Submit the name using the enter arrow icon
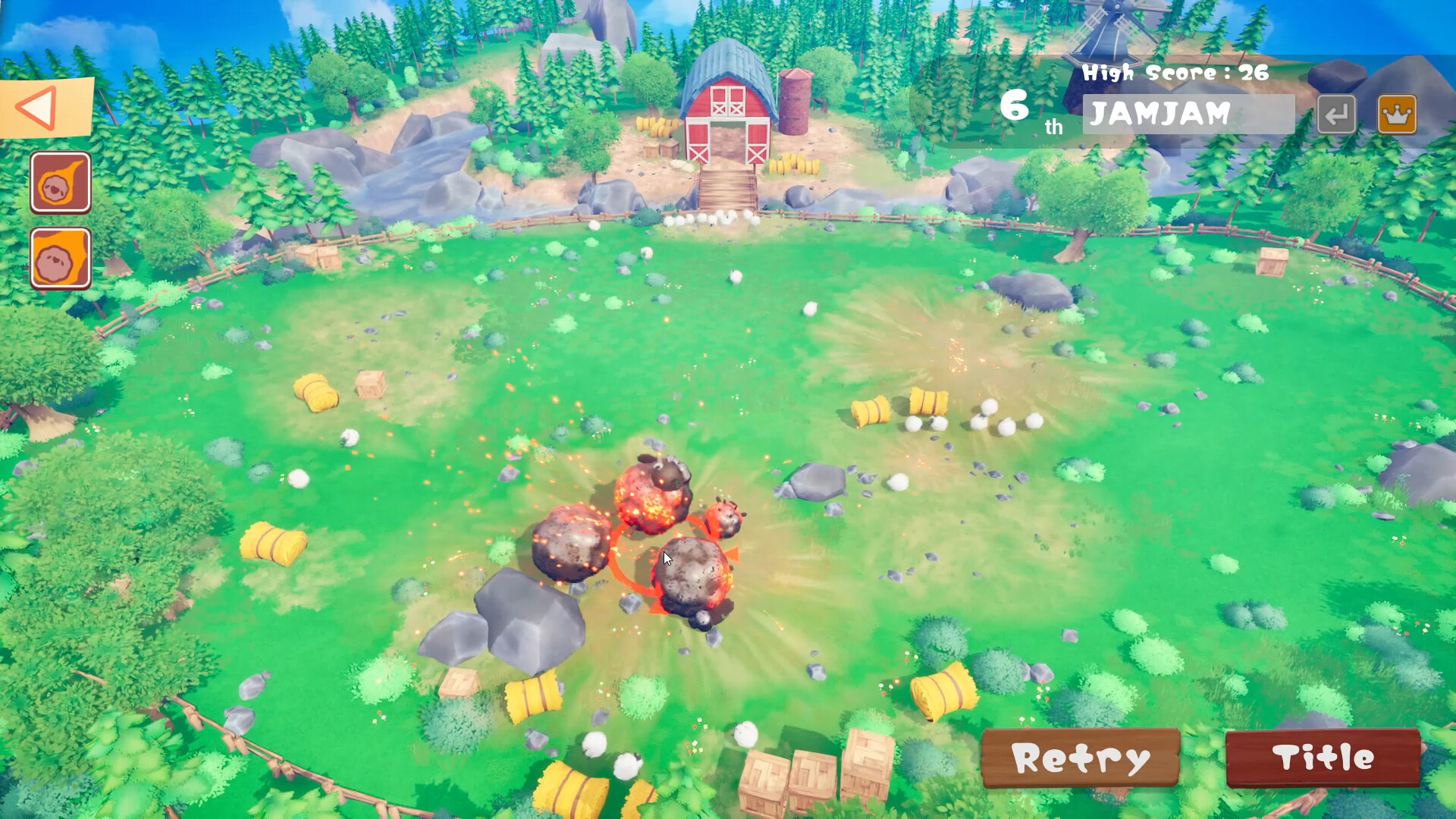Screen dimensions: 1456x819 (x=1336, y=114)
